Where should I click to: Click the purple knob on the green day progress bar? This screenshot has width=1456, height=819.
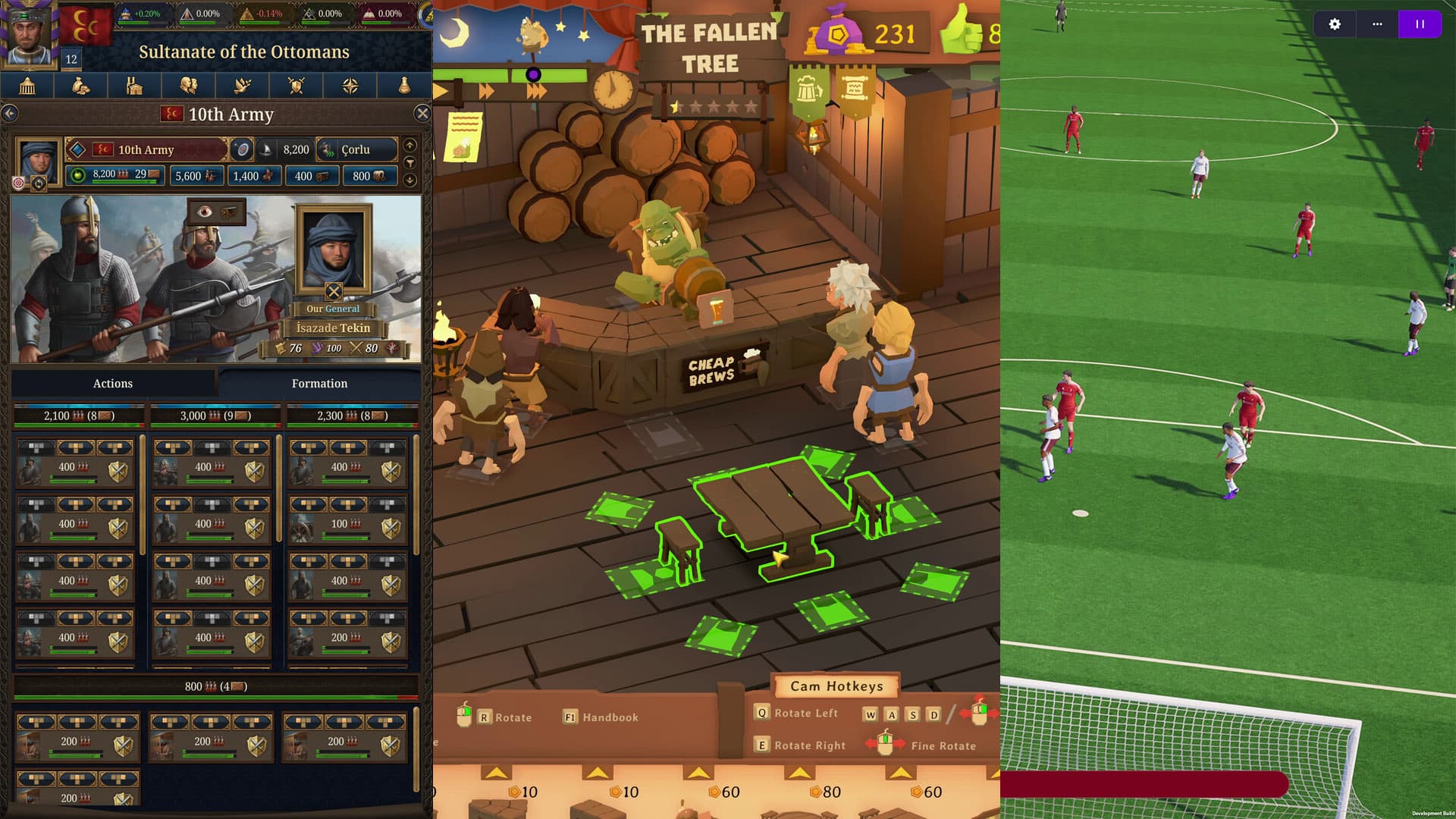tap(535, 74)
